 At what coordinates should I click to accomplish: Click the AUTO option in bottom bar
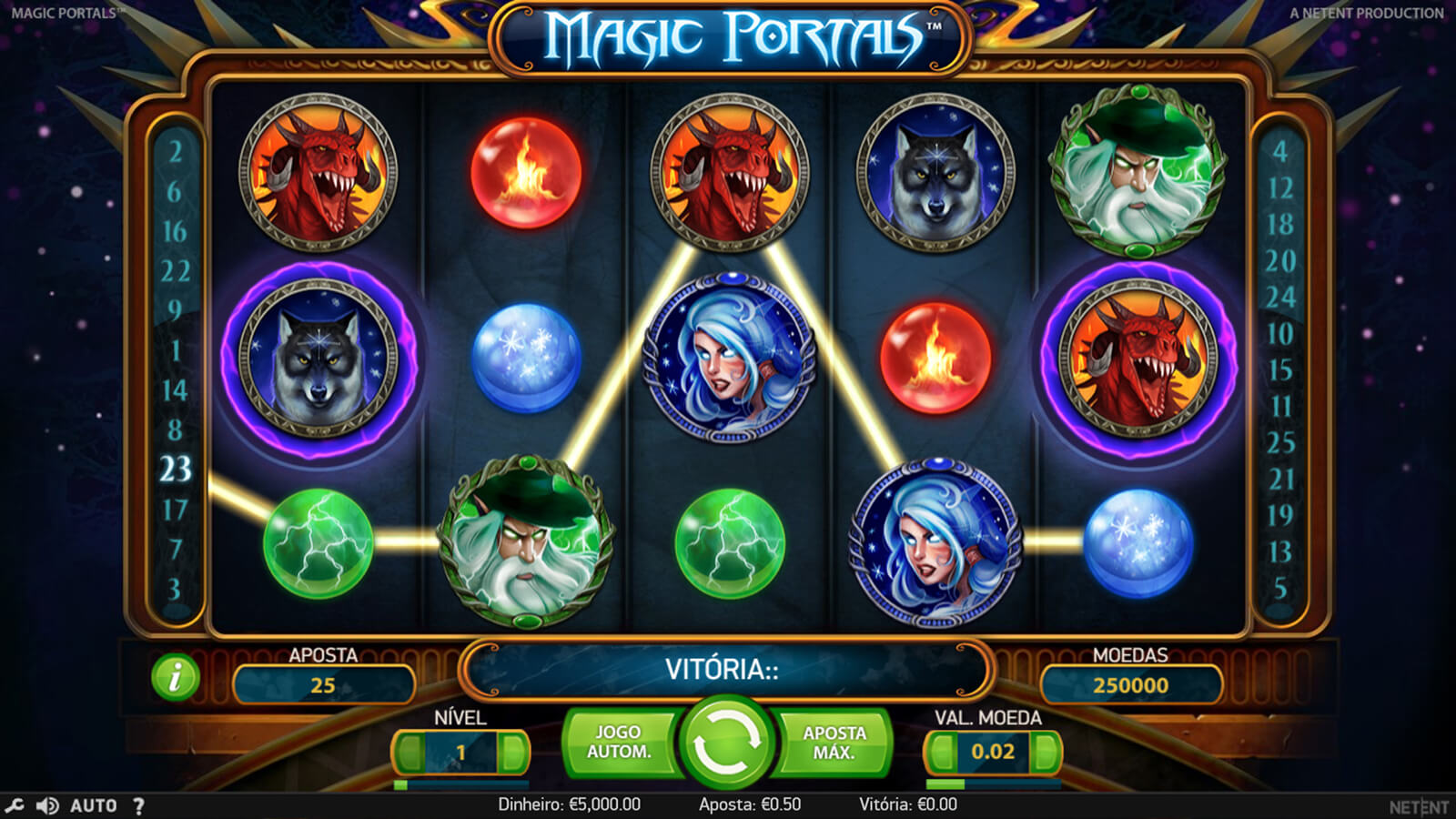pos(93,805)
